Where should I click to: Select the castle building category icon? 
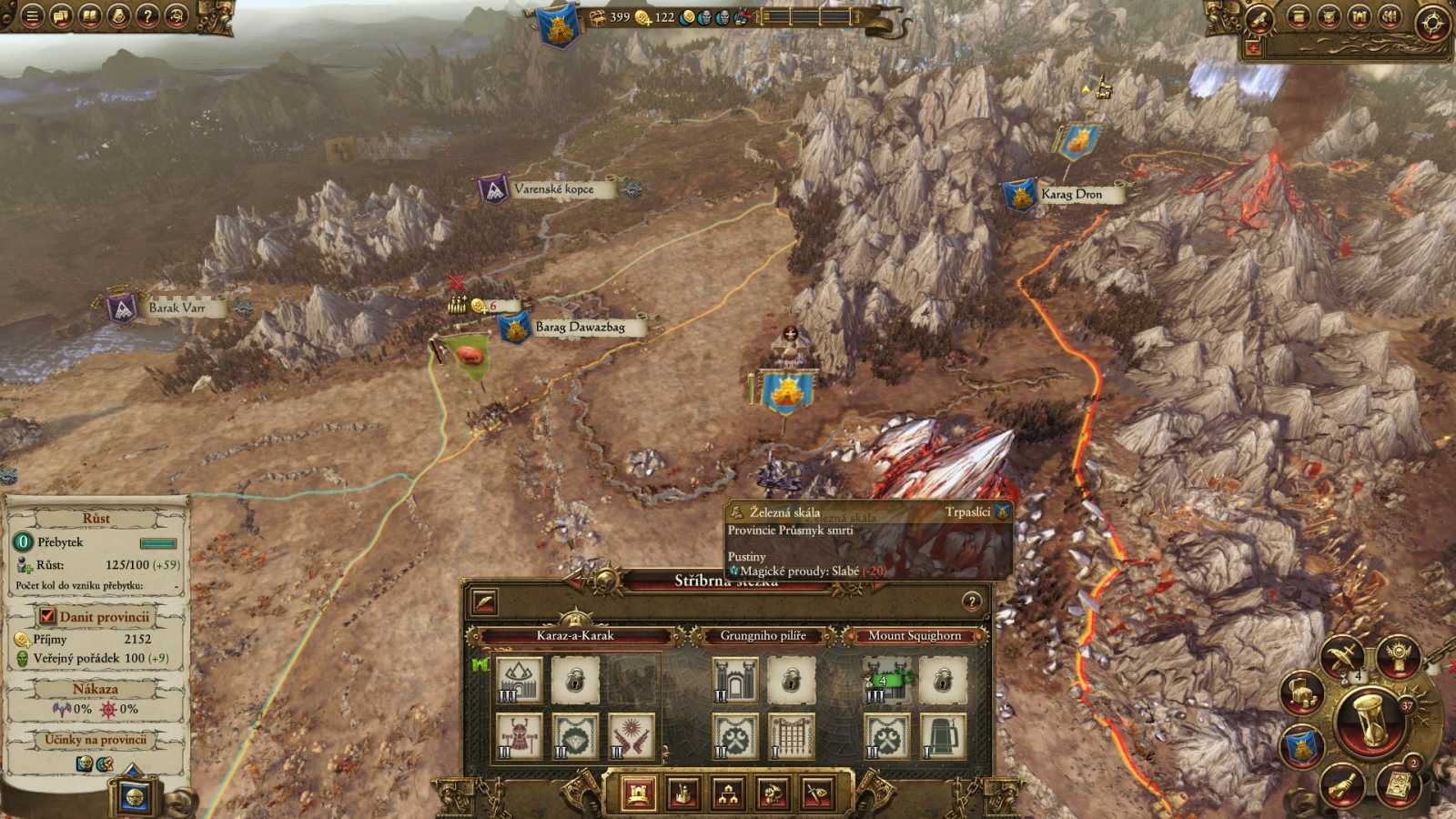coord(638,793)
